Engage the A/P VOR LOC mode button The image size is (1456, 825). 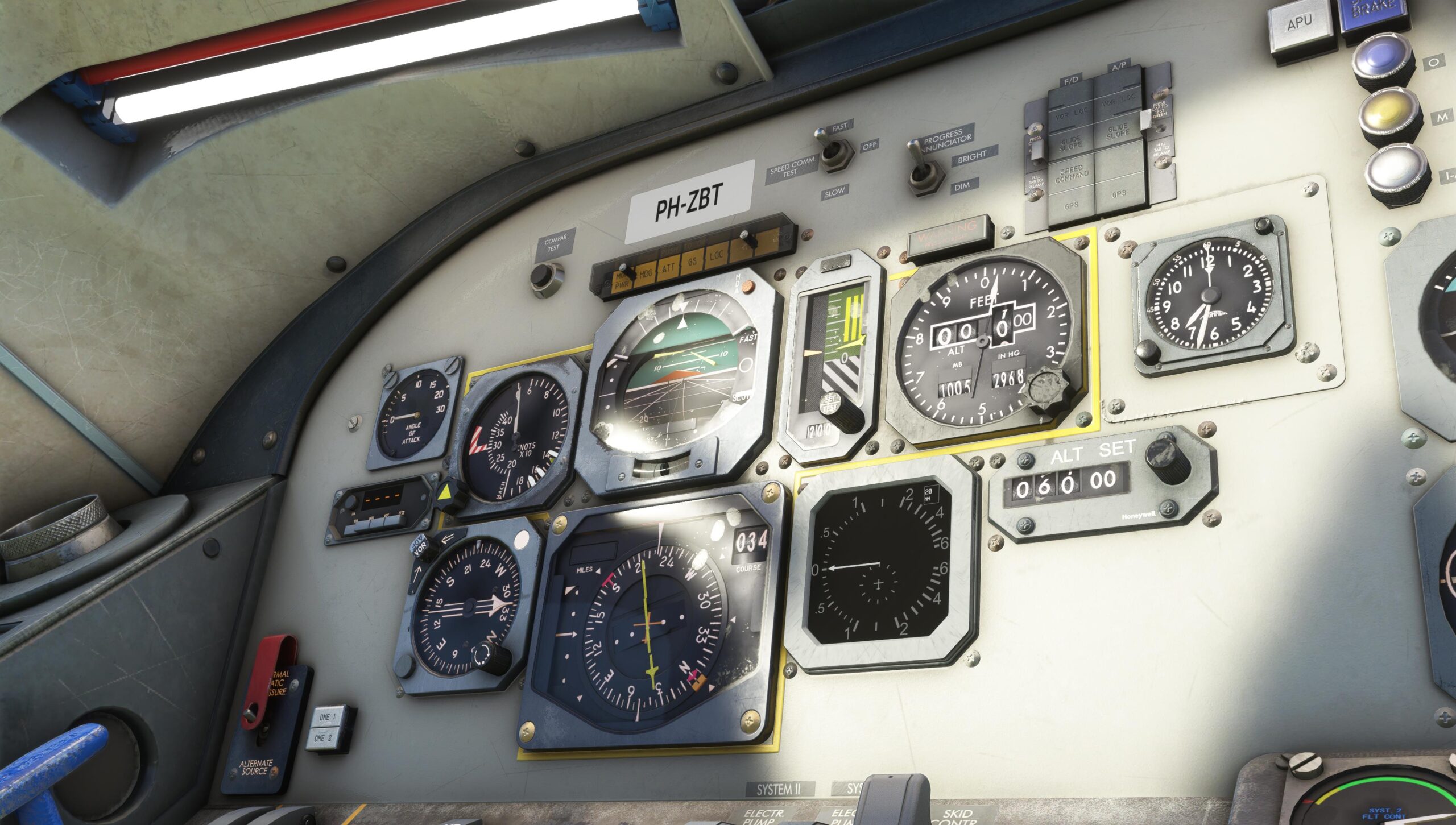[1118, 102]
